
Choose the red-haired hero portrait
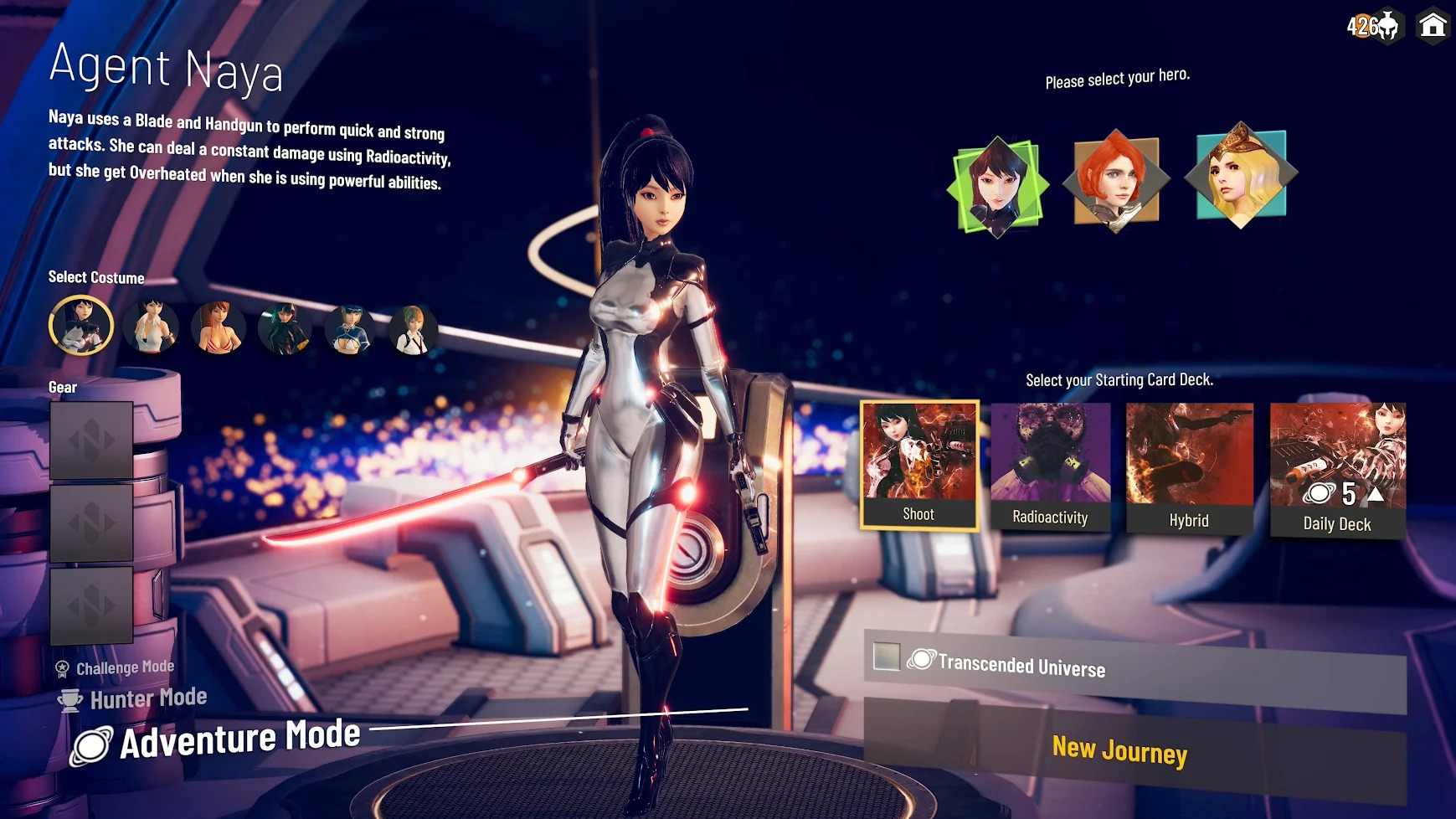point(1116,180)
